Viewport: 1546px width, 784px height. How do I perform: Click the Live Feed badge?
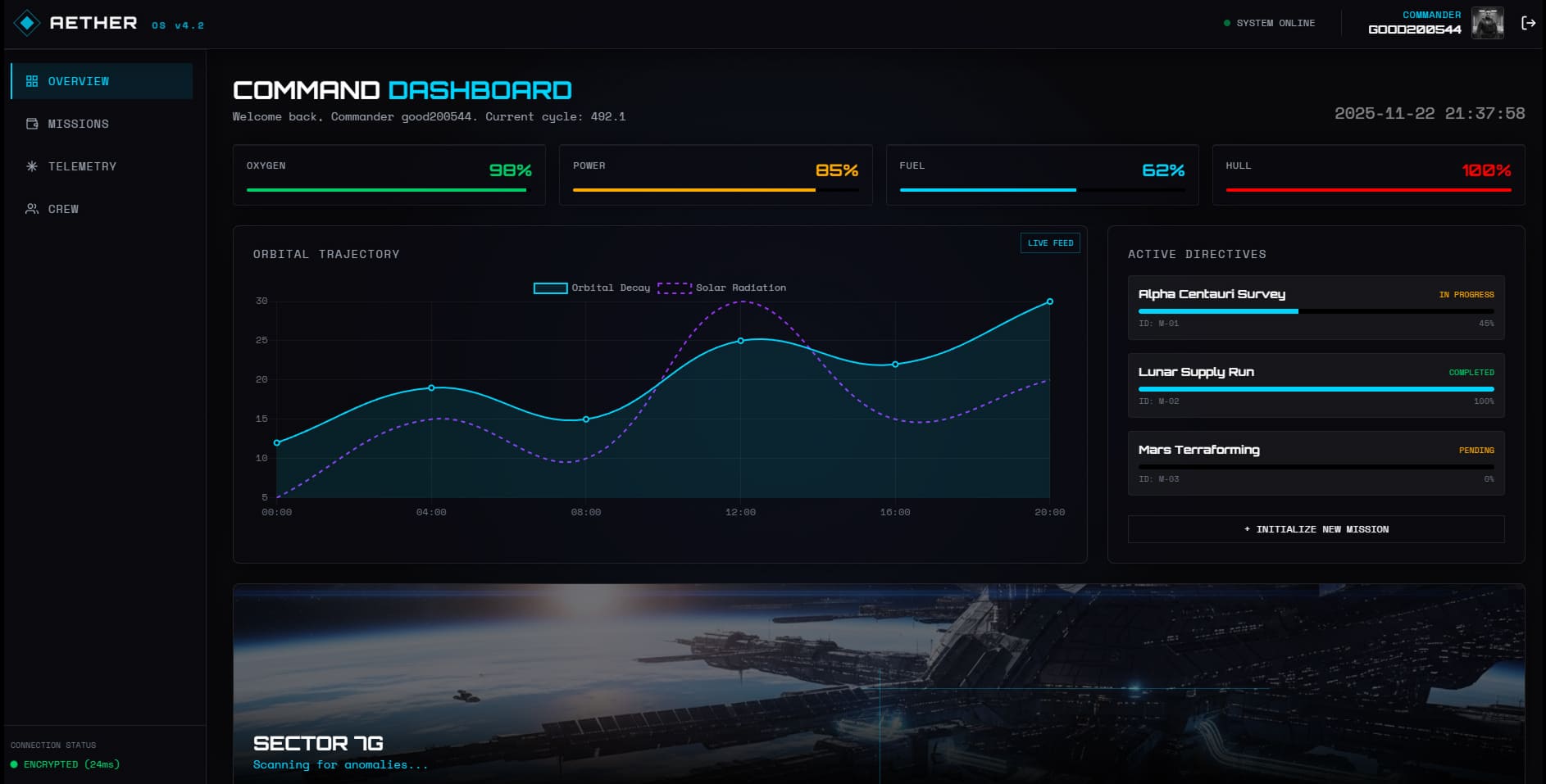(1049, 243)
